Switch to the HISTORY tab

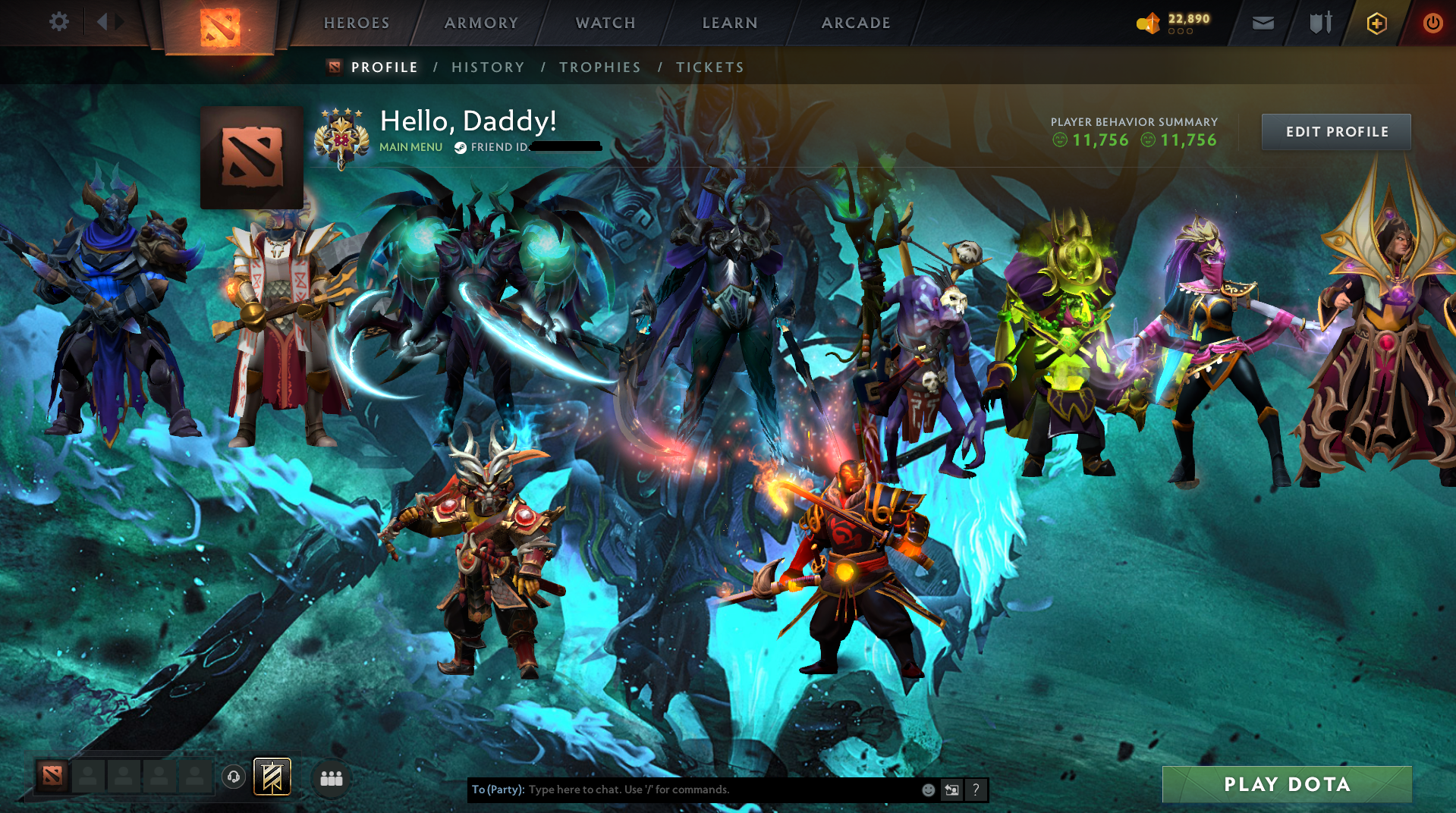487,67
